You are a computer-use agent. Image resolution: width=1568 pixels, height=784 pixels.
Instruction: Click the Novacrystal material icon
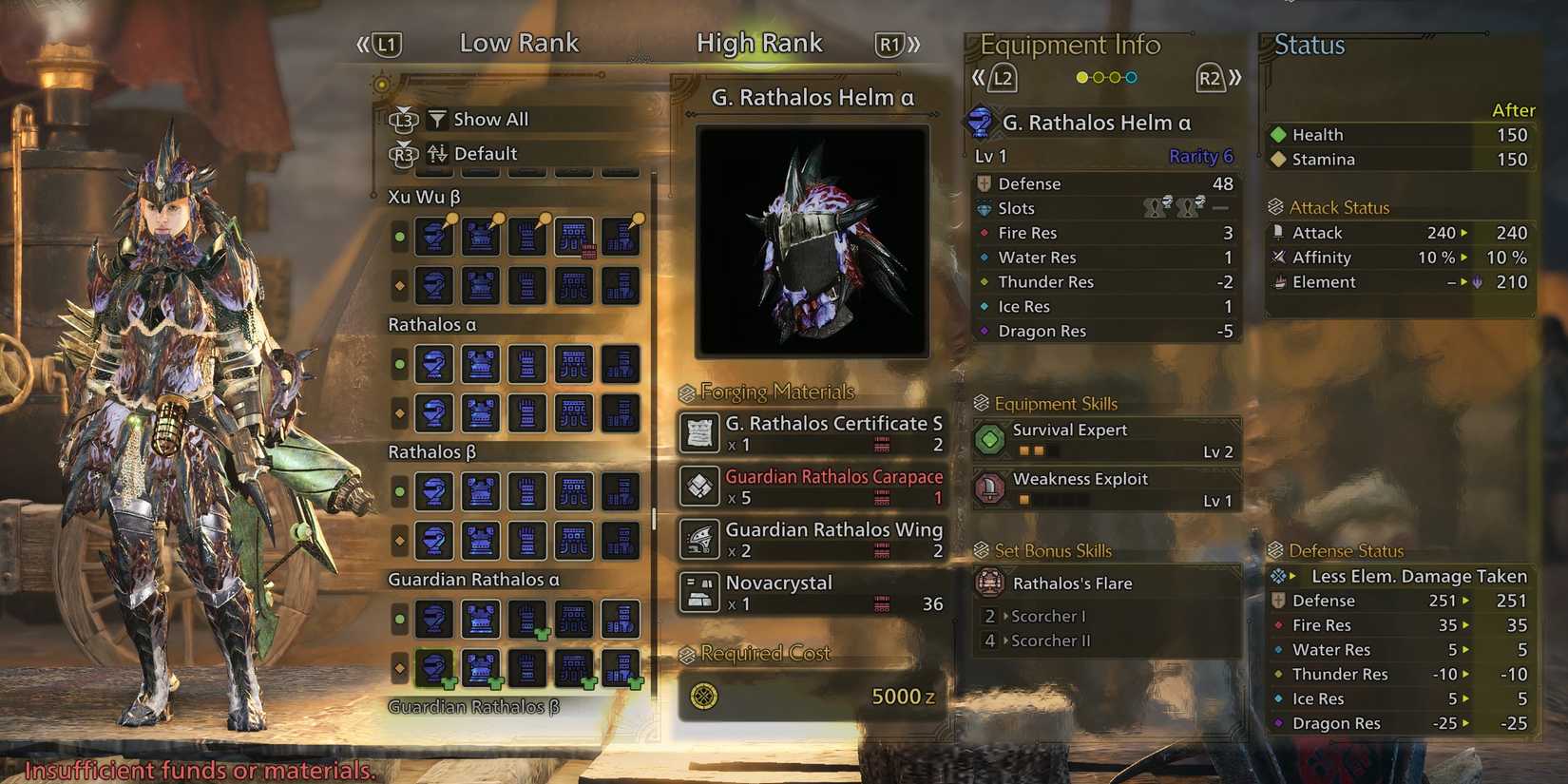(x=698, y=591)
